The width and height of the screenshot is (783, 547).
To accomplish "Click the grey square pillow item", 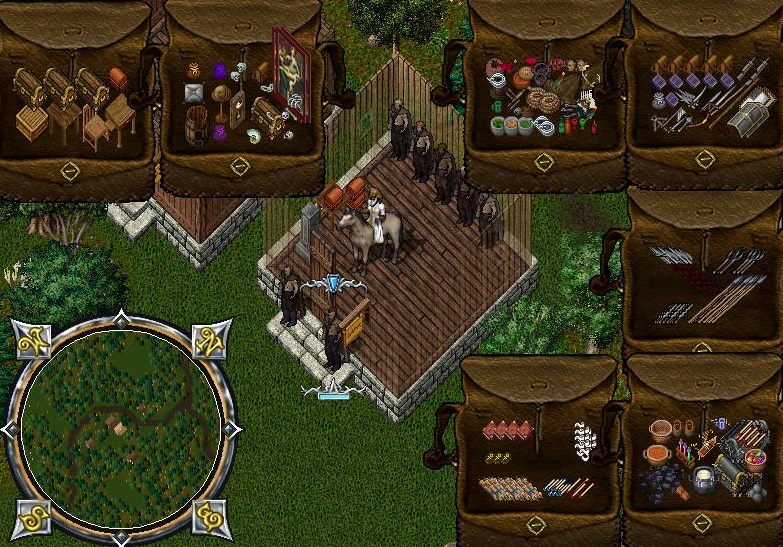I will [194, 94].
